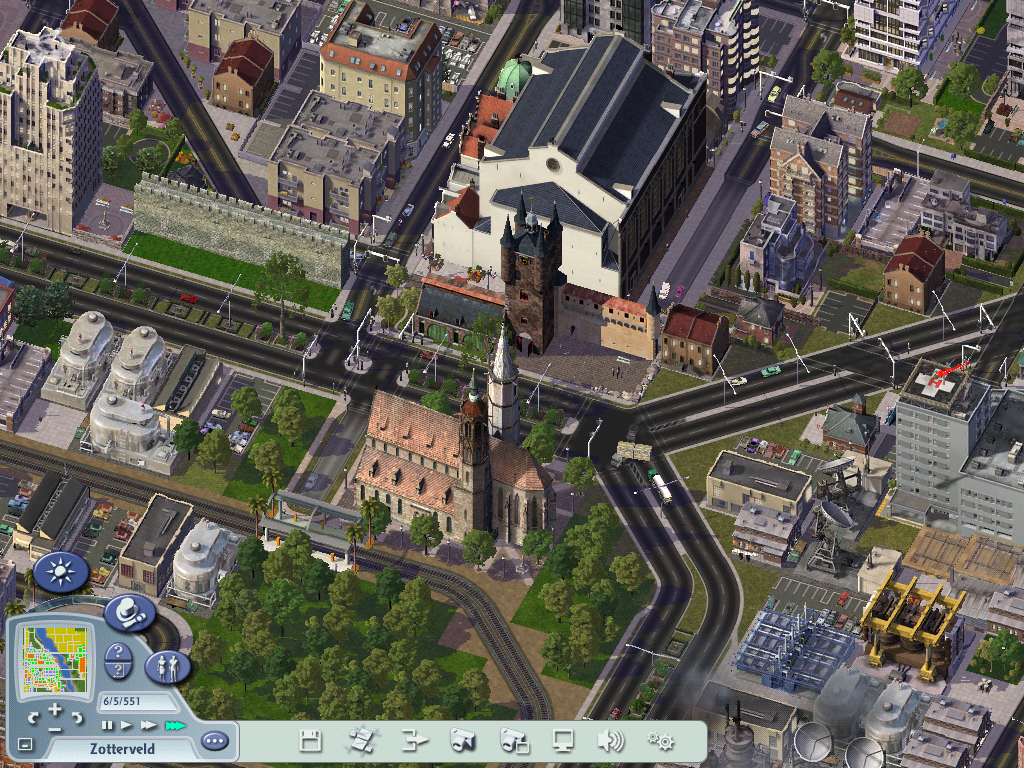Image resolution: width=1024 pixels, height=768 pixels.
Task: Select the upper question mark query tool
Action: [117, 653]
